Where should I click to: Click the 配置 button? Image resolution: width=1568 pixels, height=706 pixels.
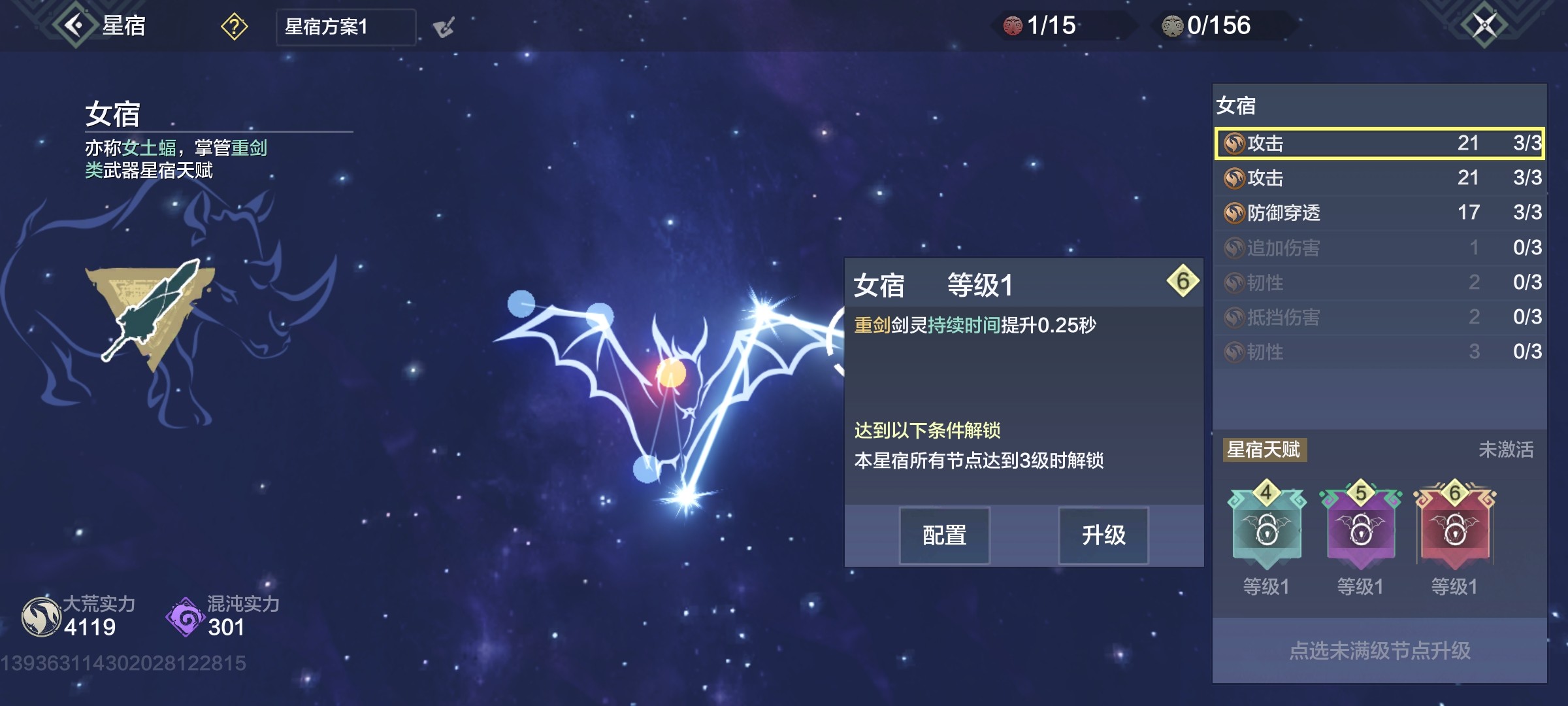[x=944, y=535]
